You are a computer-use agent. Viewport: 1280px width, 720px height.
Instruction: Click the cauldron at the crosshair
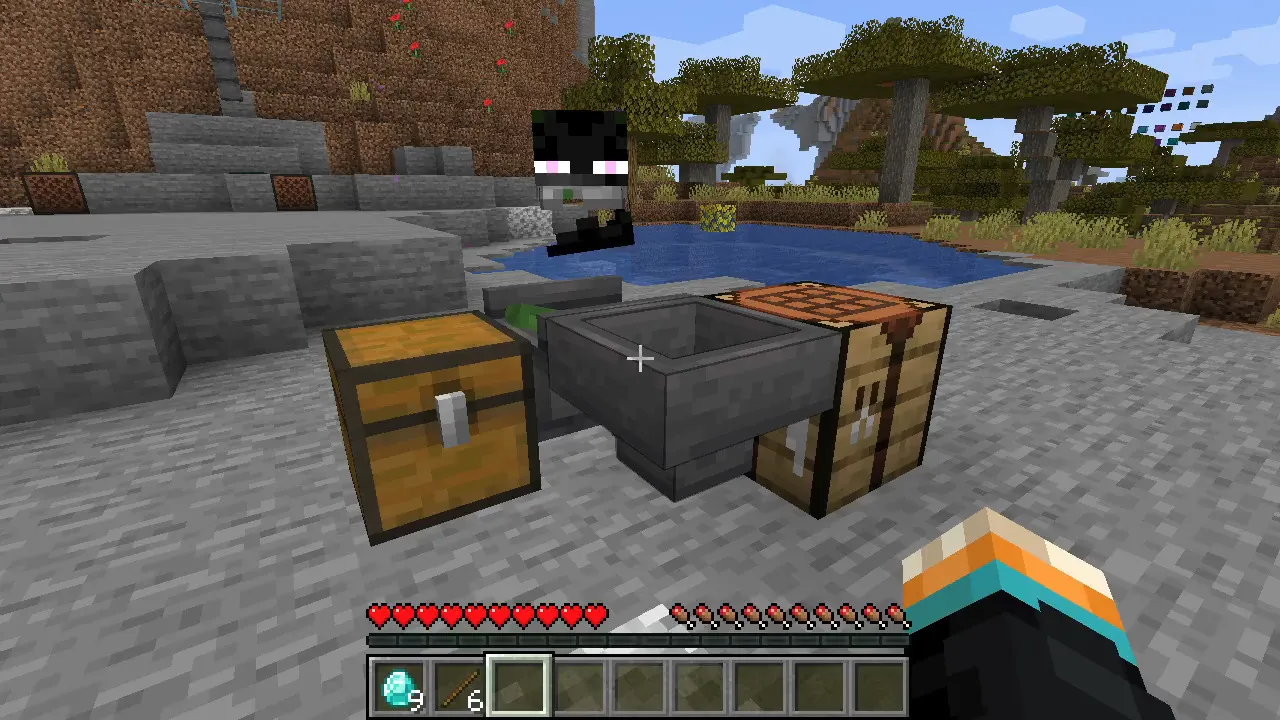(640, 358)
